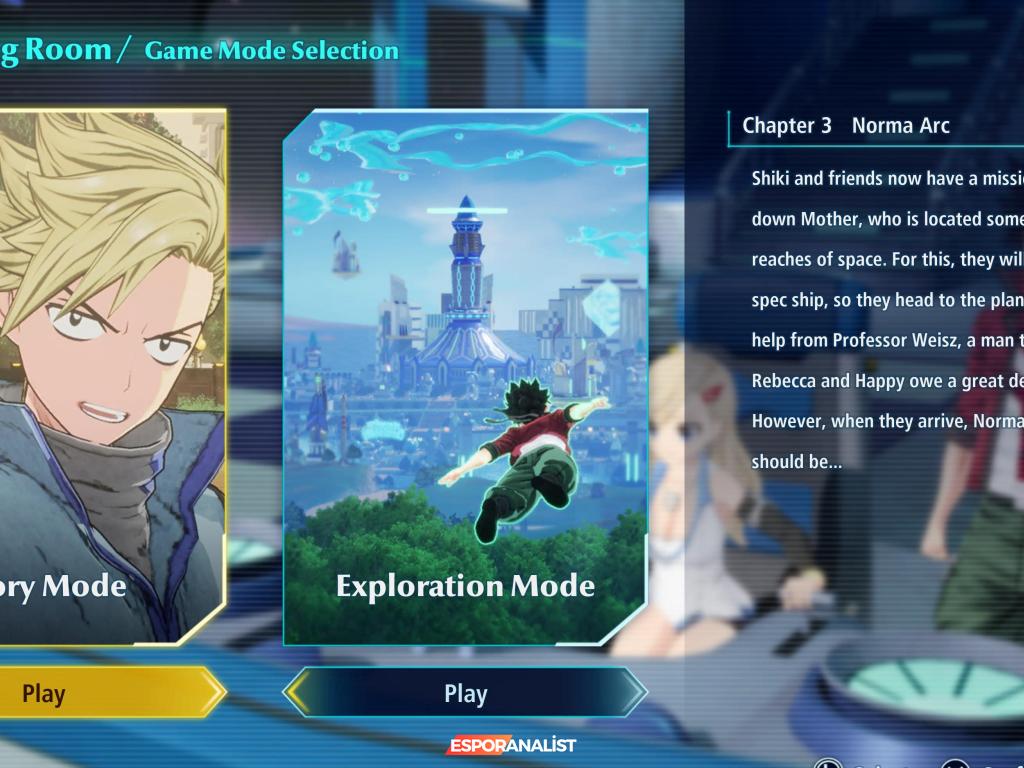Image resolution: width=1024 pixels, height=768 pixels.
Task: Choose the Story Mode card
Action: 110,375
